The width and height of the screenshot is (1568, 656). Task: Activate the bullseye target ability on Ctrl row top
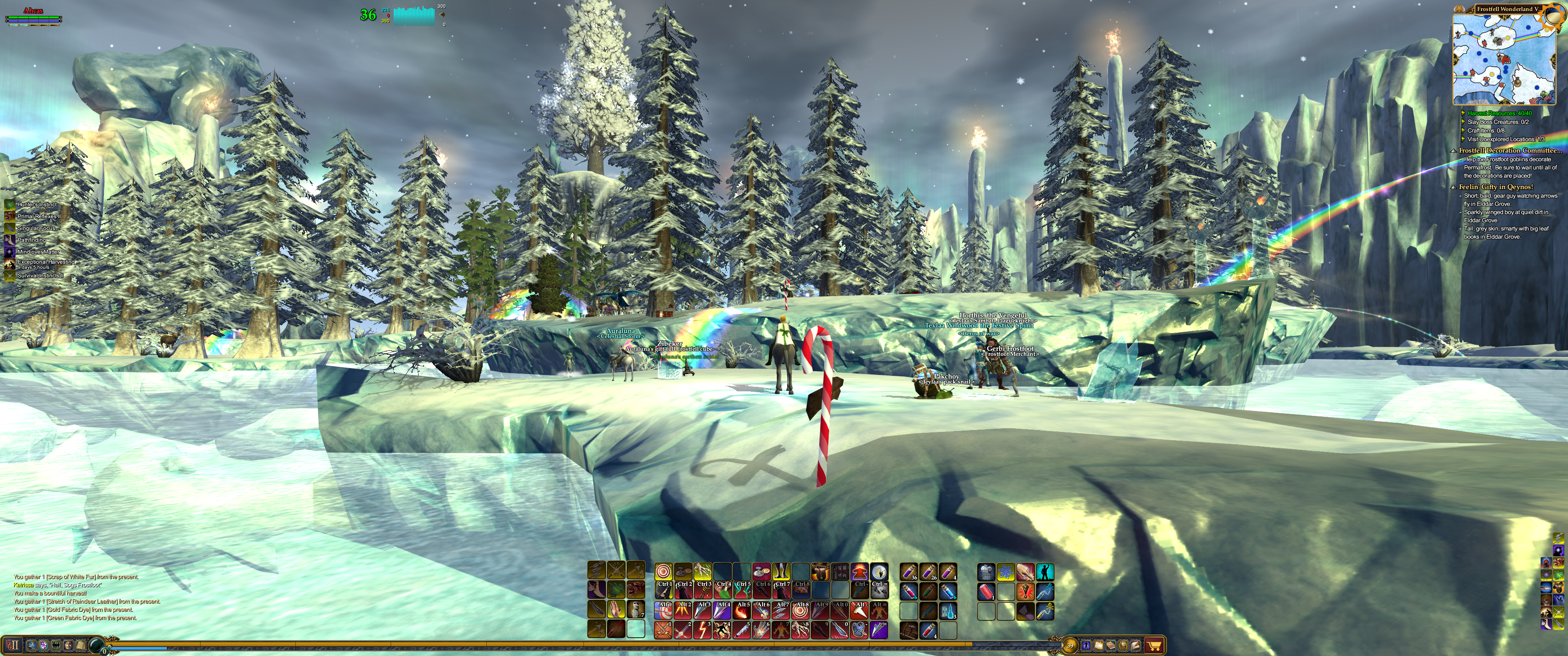(x=664, y=571)
